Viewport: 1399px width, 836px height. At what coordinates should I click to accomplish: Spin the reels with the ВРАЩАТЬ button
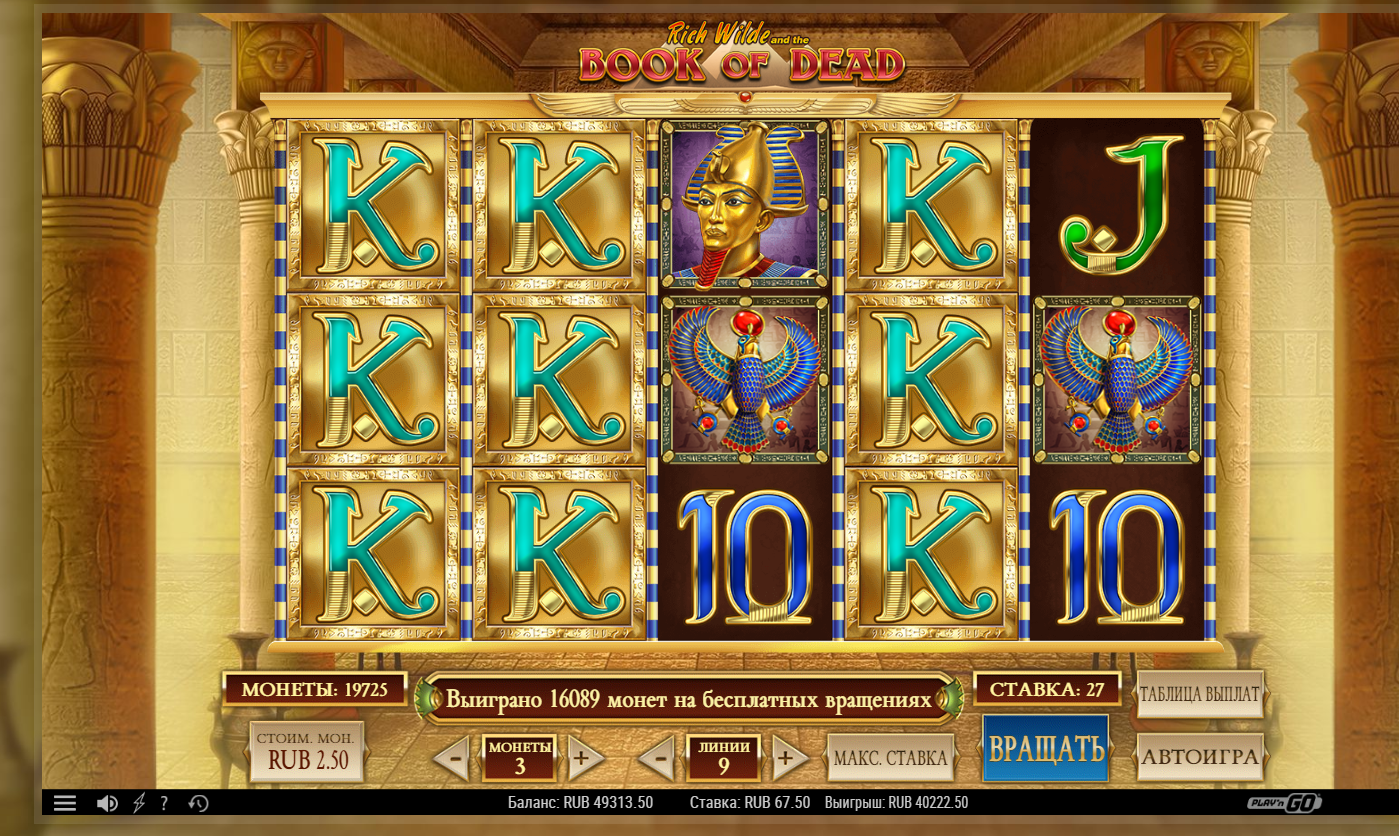coord(1045,748)
